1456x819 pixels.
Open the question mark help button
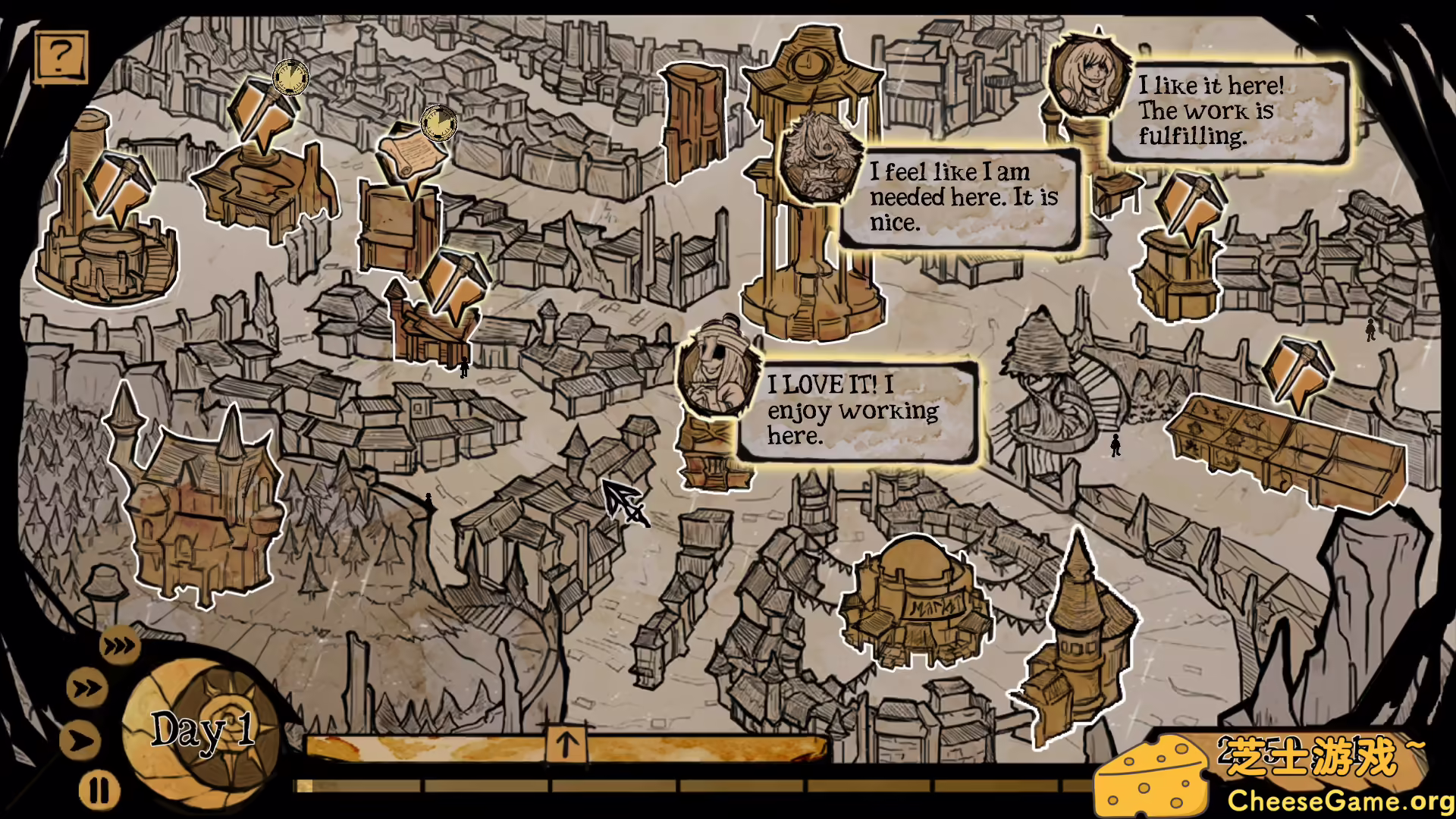[61, 56]
